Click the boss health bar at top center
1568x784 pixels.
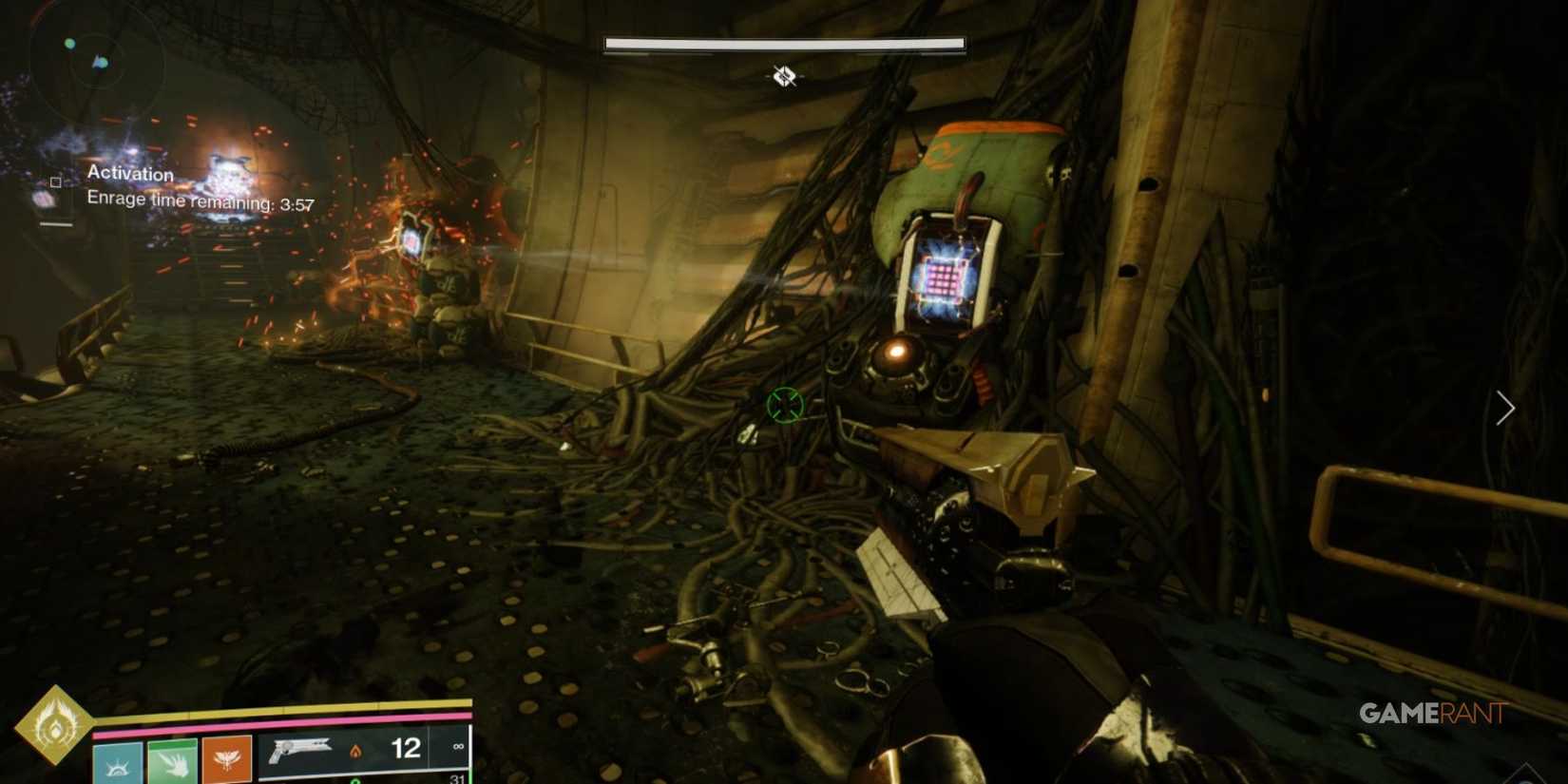[782, 43]
